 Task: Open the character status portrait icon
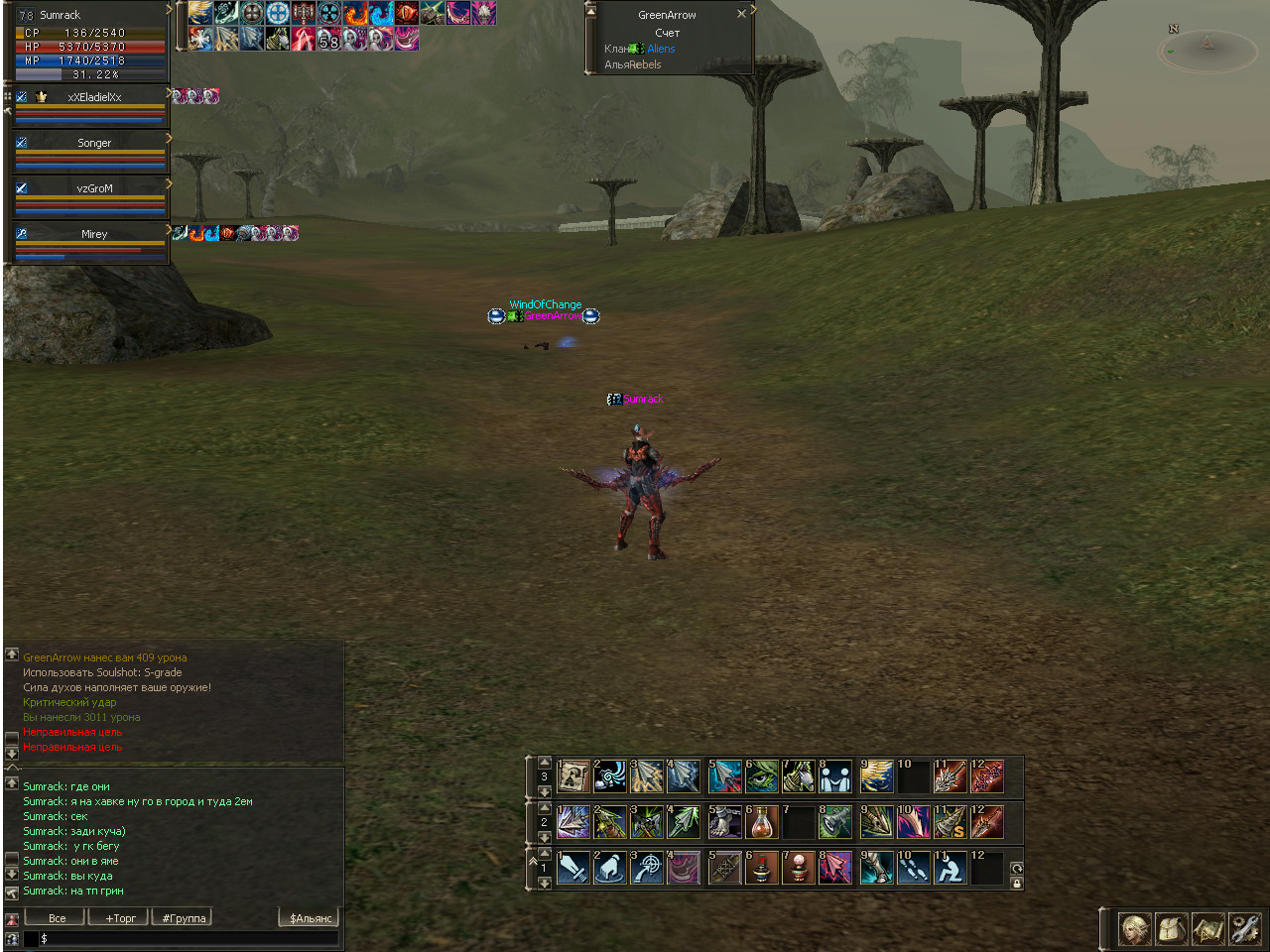pos(1135,929)
